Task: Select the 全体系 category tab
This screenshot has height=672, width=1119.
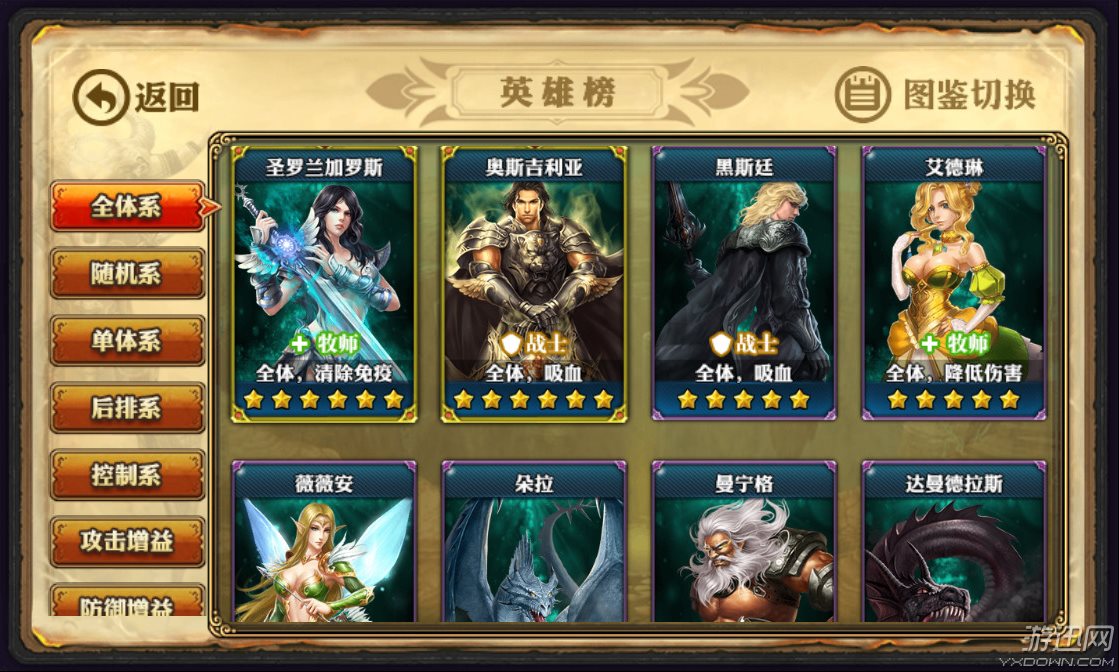Action: coord(127,207)
